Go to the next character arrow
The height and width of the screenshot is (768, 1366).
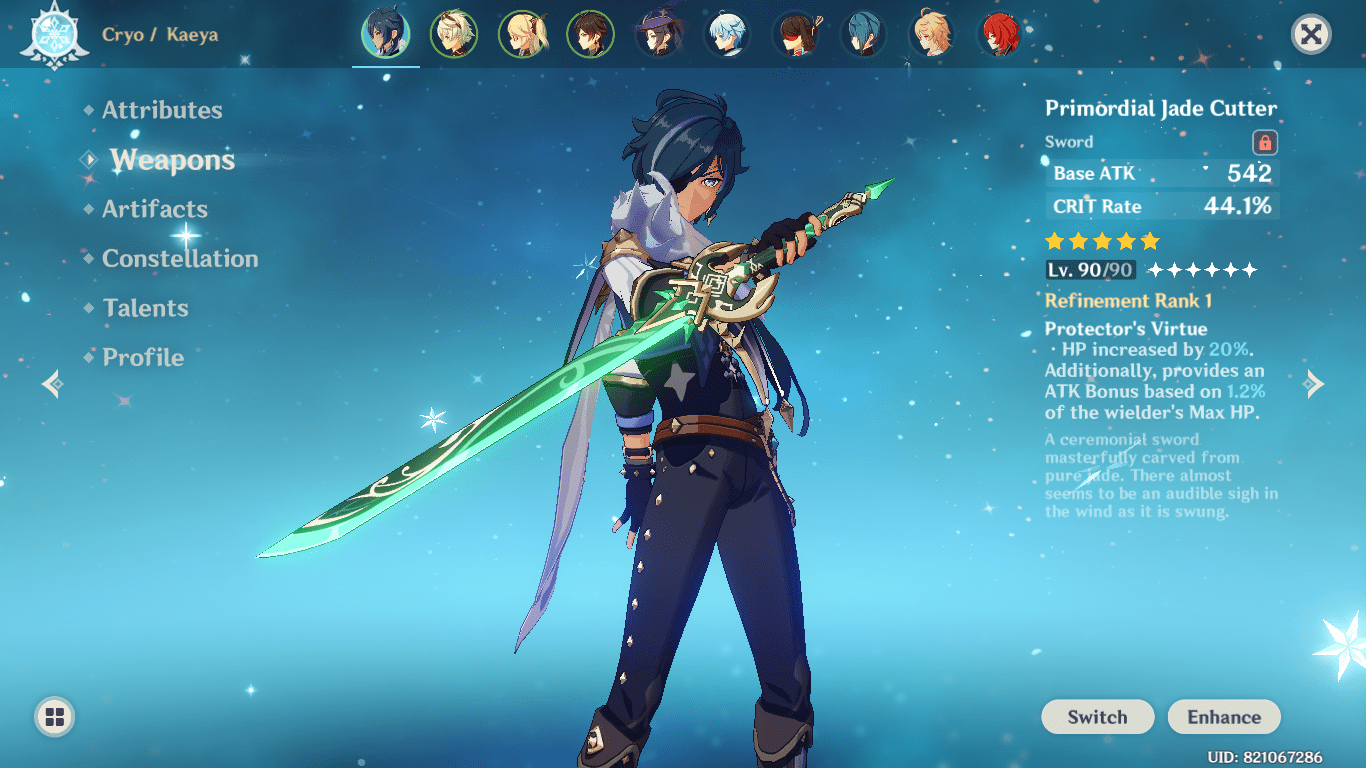1315,383
